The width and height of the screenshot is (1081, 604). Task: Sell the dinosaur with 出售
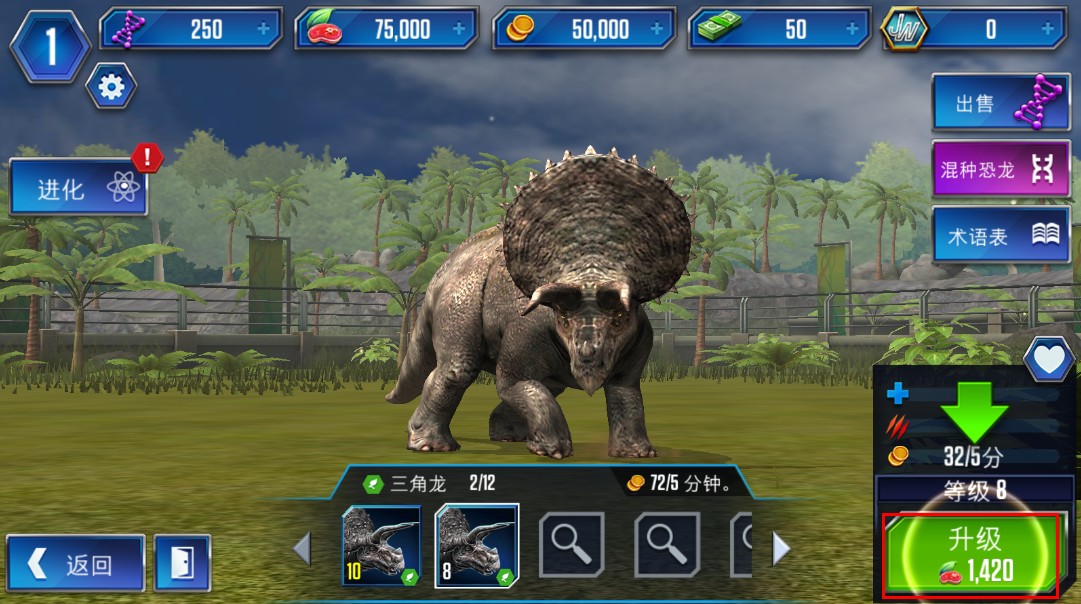click(1000, 103)
